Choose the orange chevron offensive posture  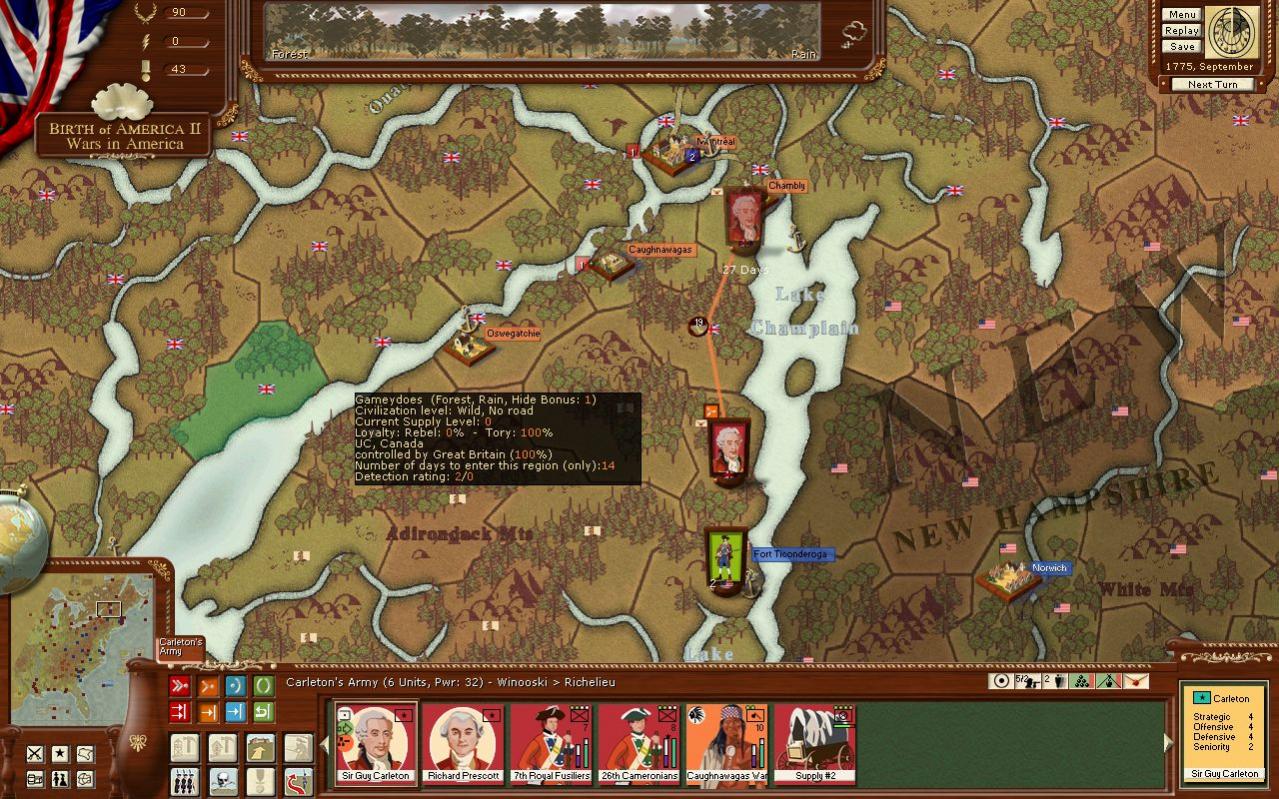click(208, 686)
